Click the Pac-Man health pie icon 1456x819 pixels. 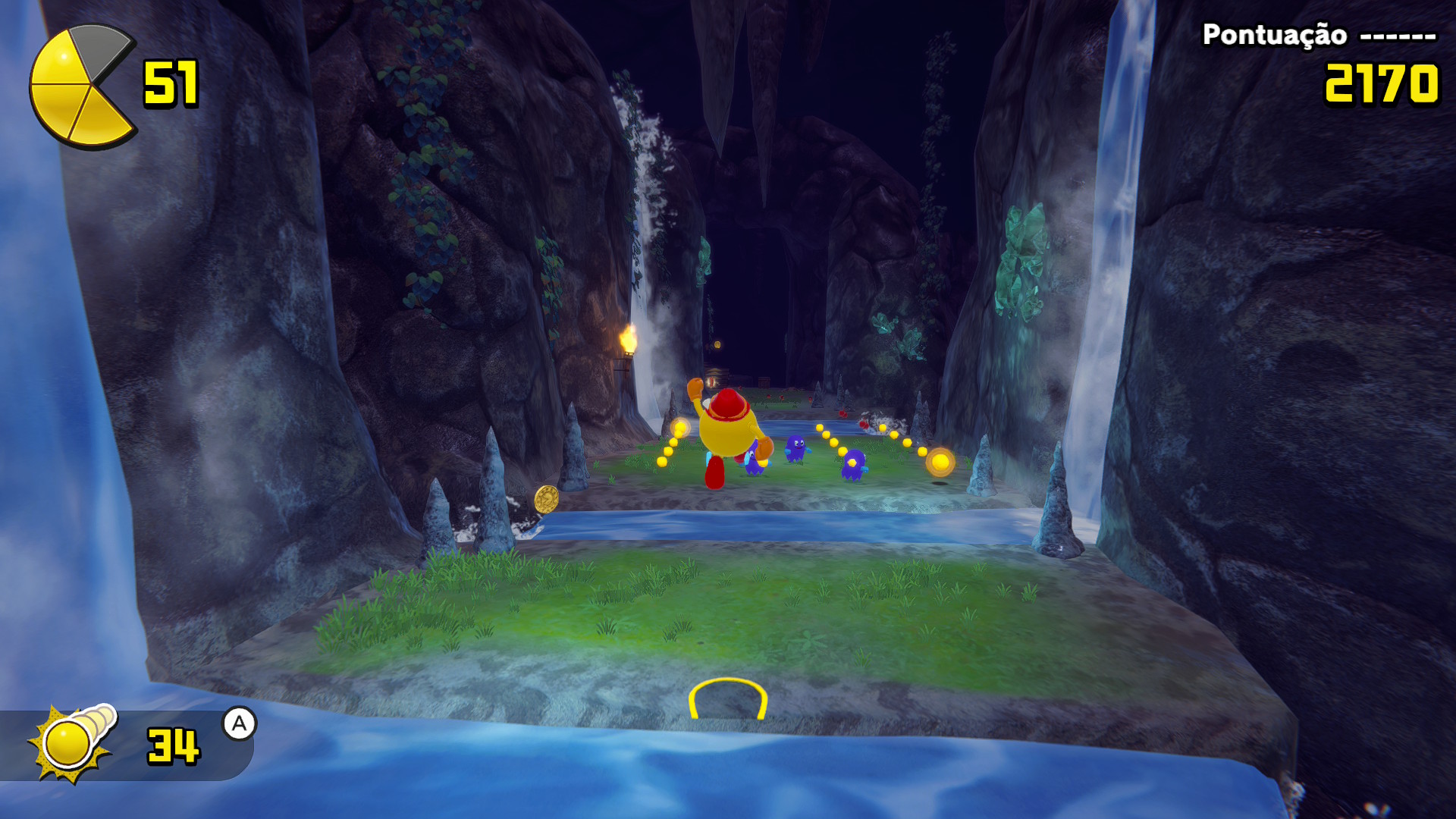pyautogui.click(x=80, y=86)
